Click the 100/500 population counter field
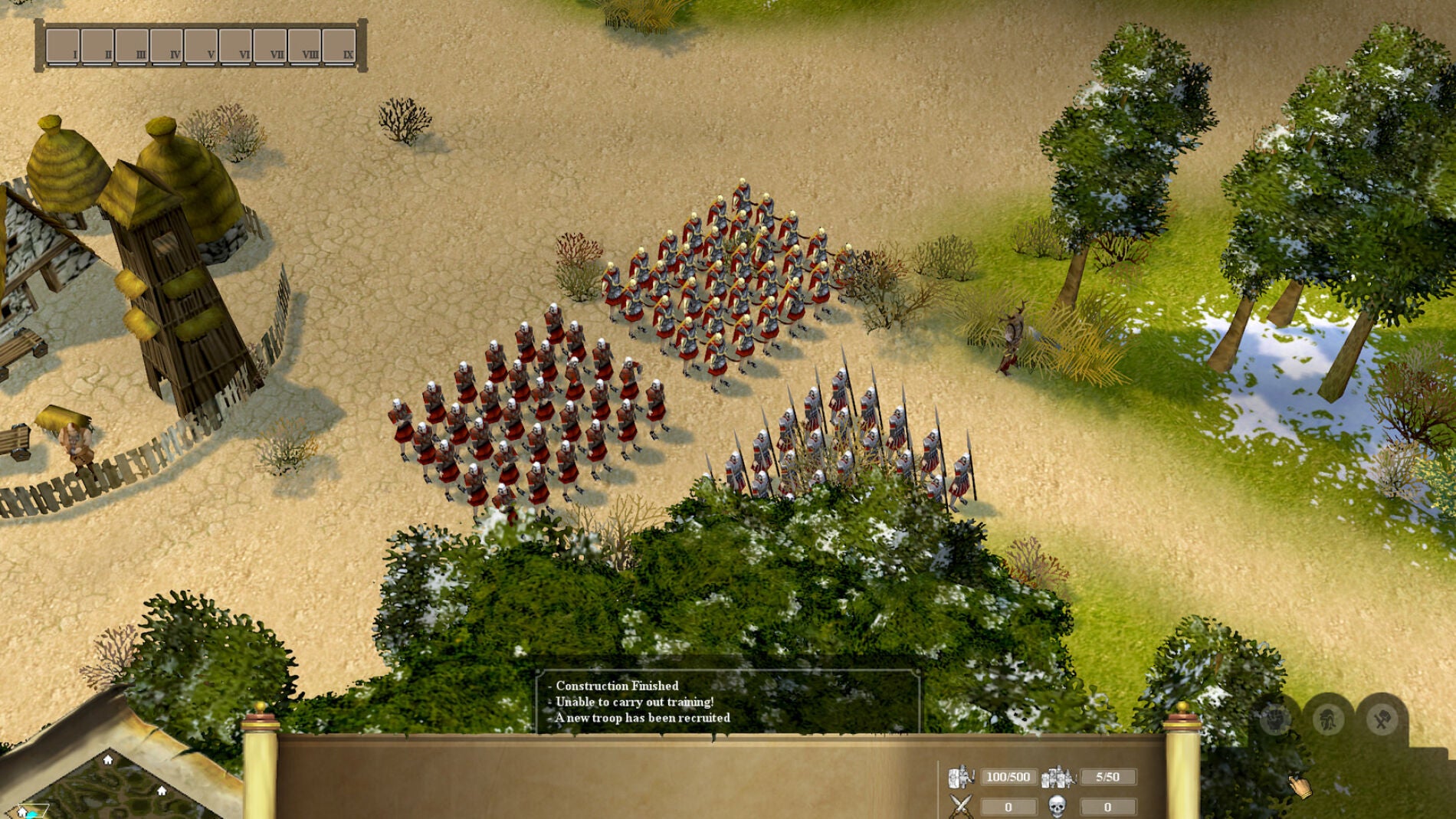The image size is (1456, 819). pyautogui.click(x=1009, y=777)
